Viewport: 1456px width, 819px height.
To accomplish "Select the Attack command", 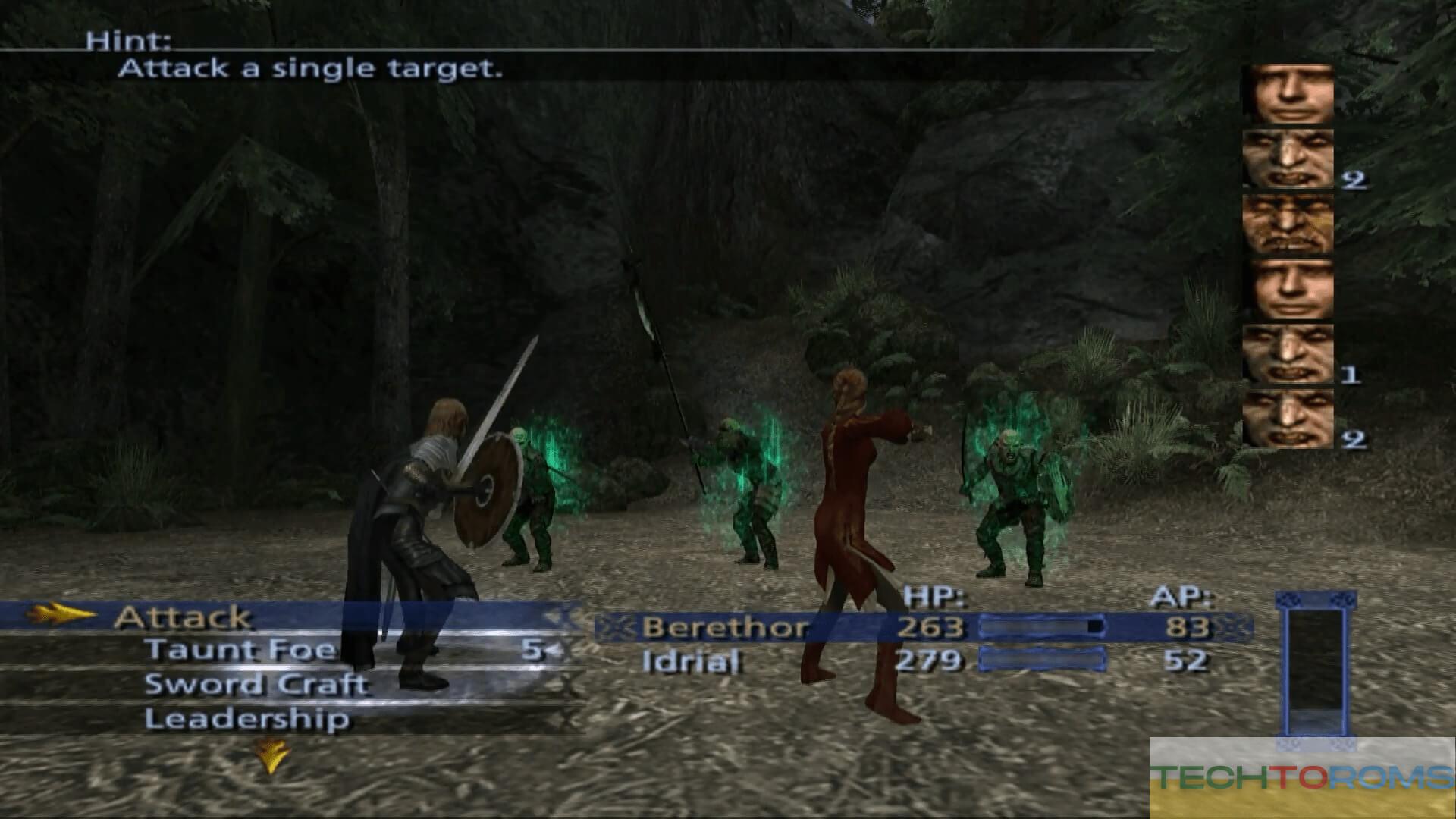I will tap(182, 617).
